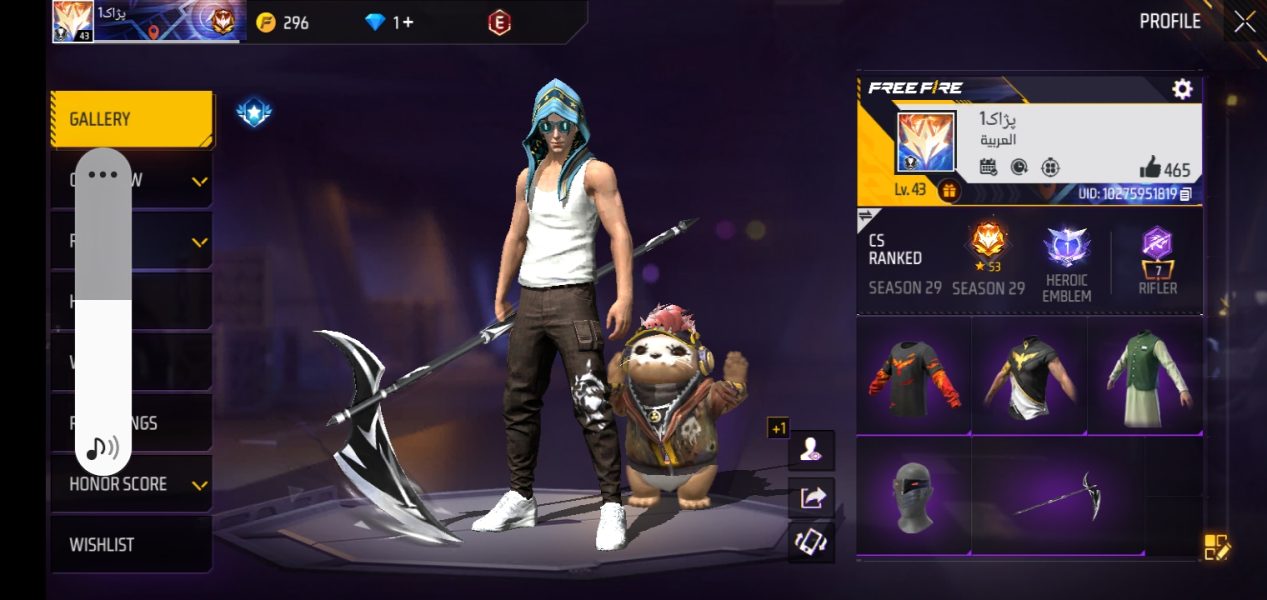Toggle the phone rotation view button

(811, 542)
